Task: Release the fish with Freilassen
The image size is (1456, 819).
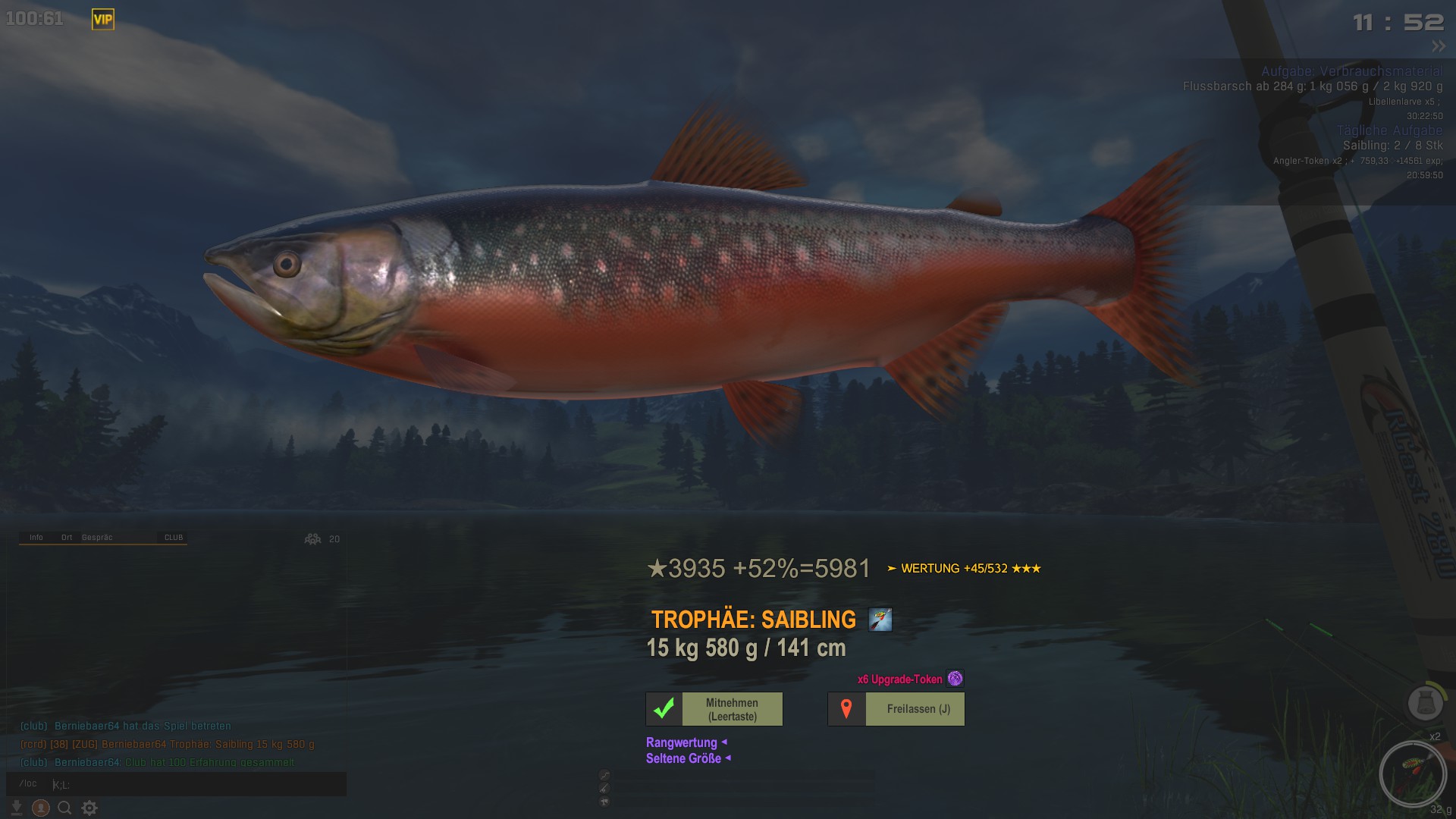Action: [x=896, y=709]
